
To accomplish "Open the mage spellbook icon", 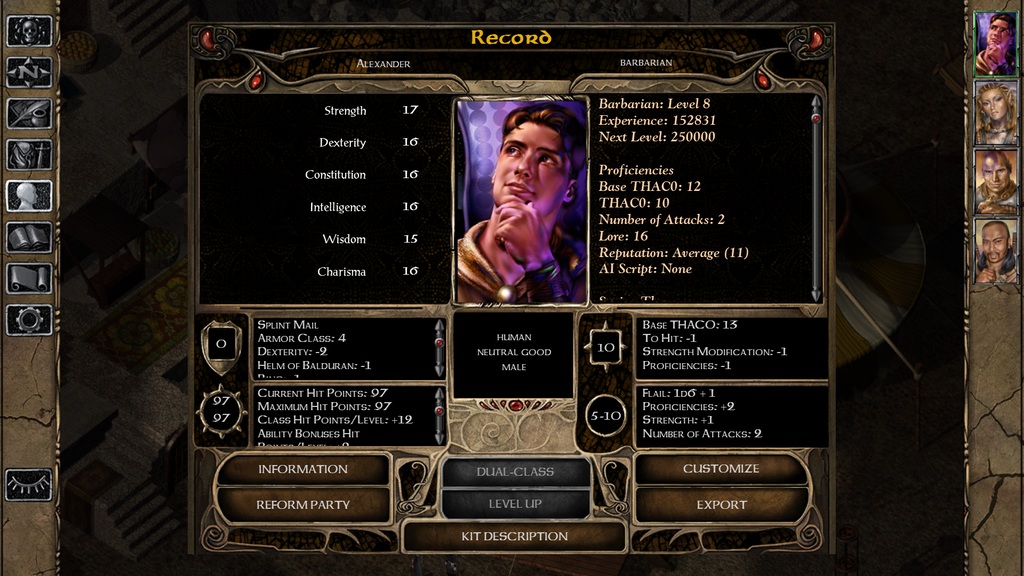I will tap(29, 237).
